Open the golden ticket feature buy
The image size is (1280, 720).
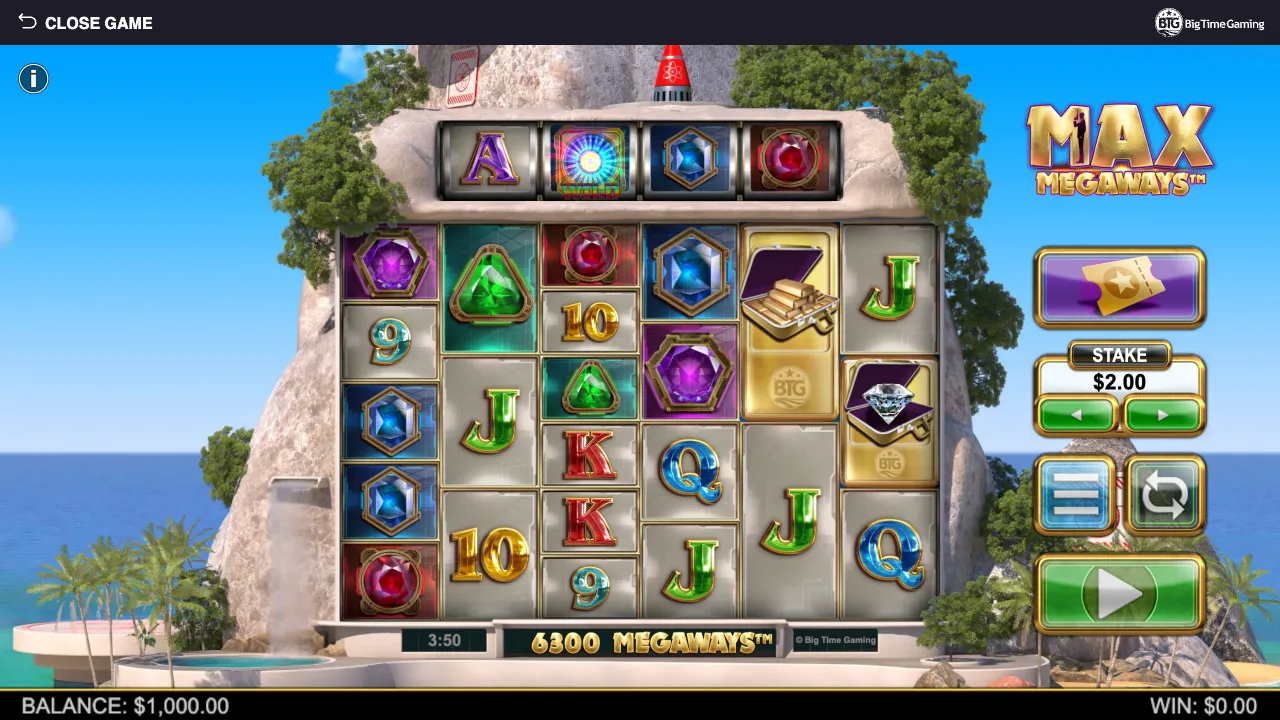point(1119,288)
